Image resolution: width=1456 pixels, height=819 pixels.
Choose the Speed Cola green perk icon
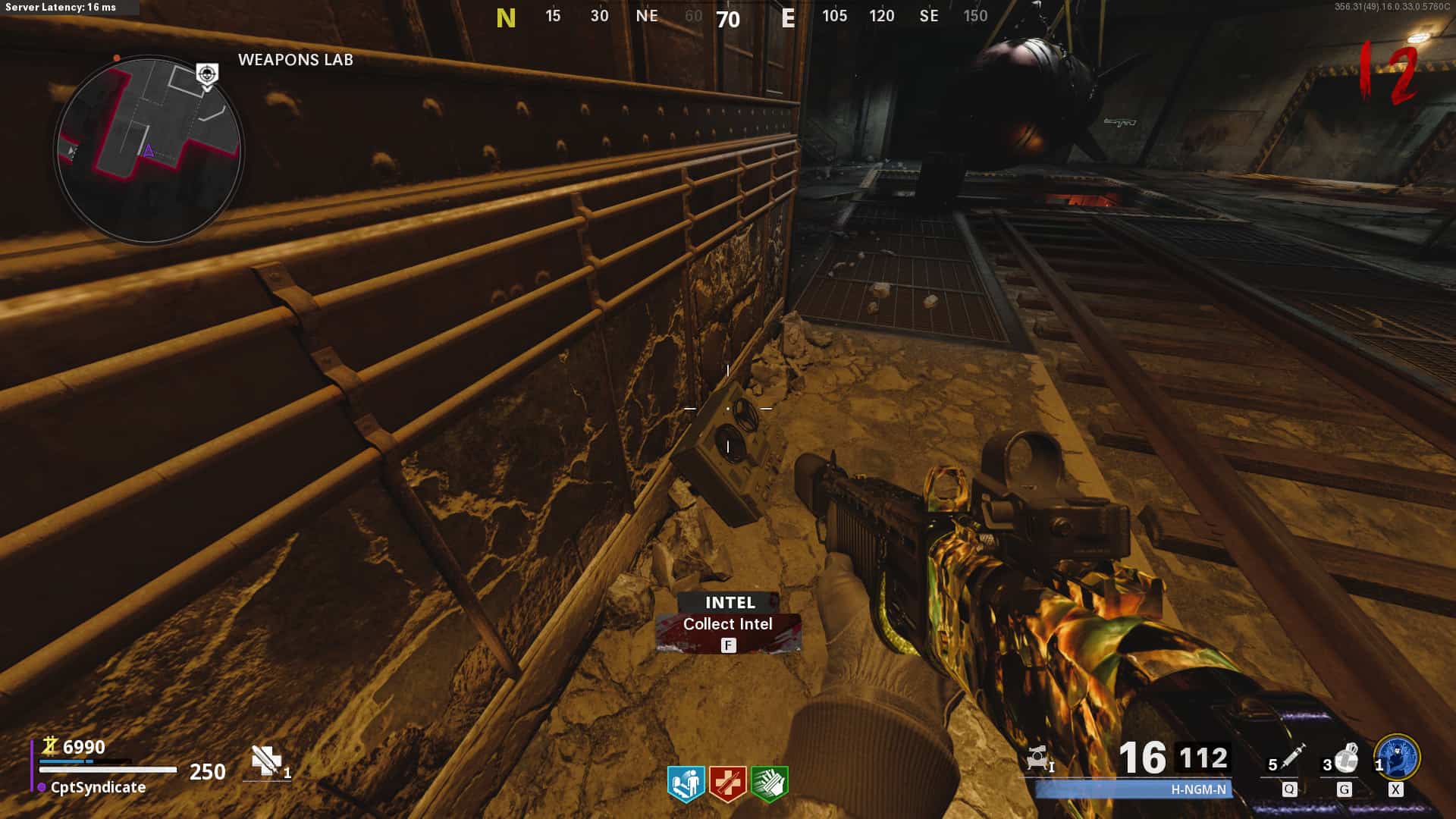(769, 783)
